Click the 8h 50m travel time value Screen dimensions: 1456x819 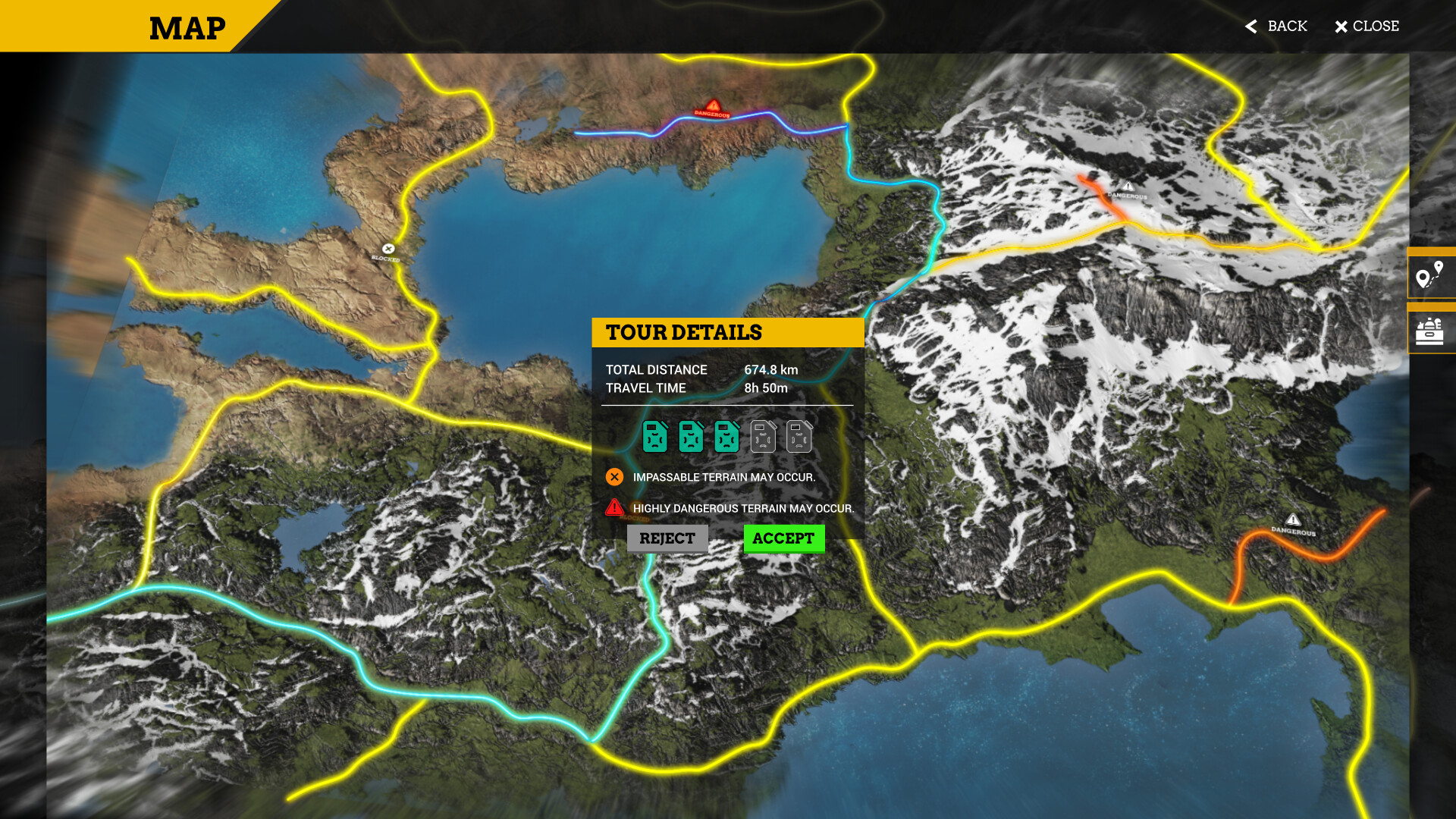[x=767, y=388]
